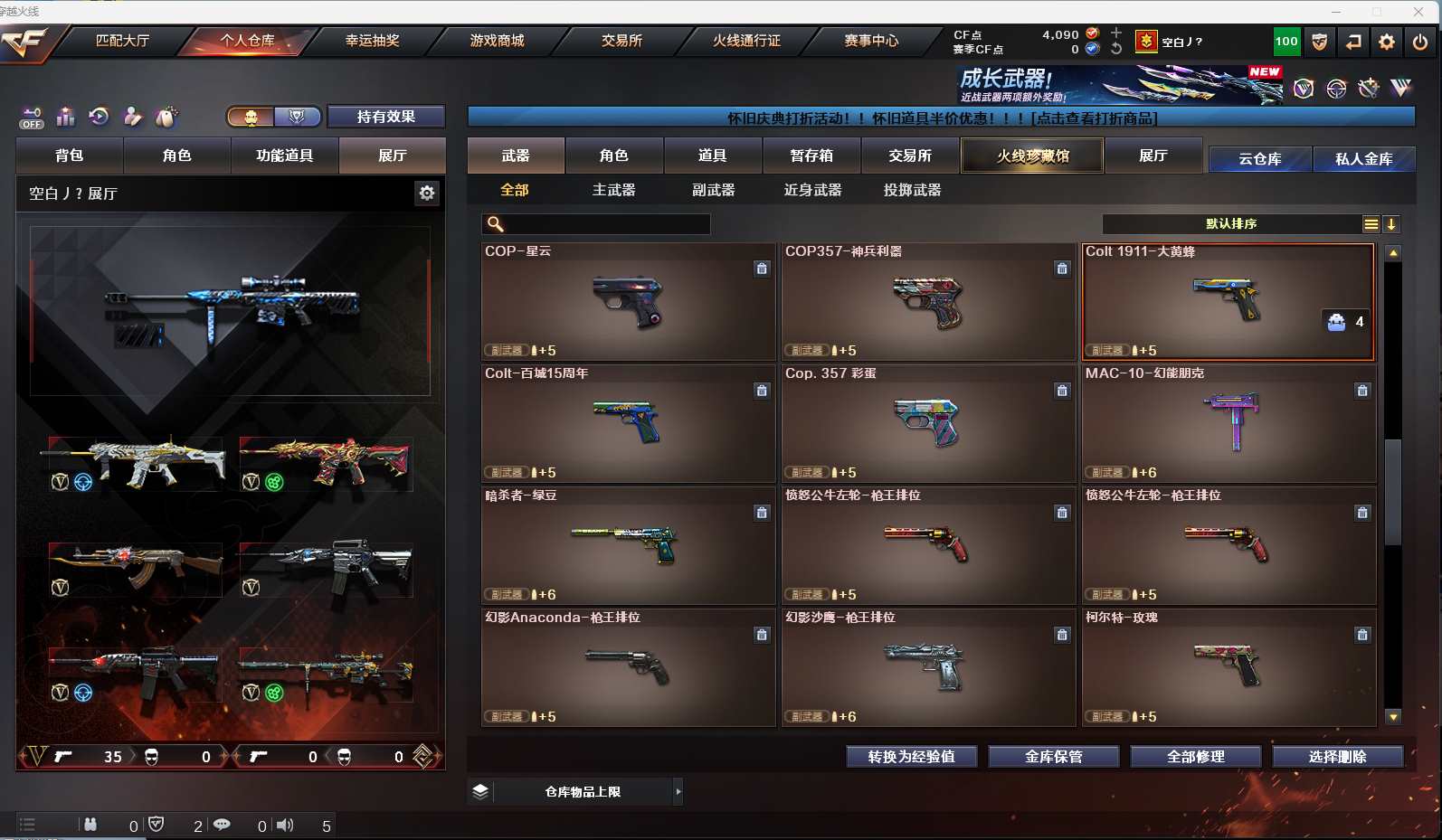Open the 匹配大厅 lobby menu

122,41
